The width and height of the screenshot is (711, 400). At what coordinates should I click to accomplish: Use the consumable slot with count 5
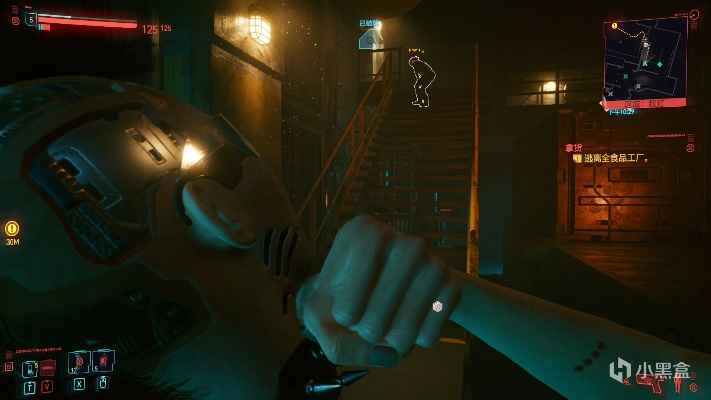[x=103, y=362]
